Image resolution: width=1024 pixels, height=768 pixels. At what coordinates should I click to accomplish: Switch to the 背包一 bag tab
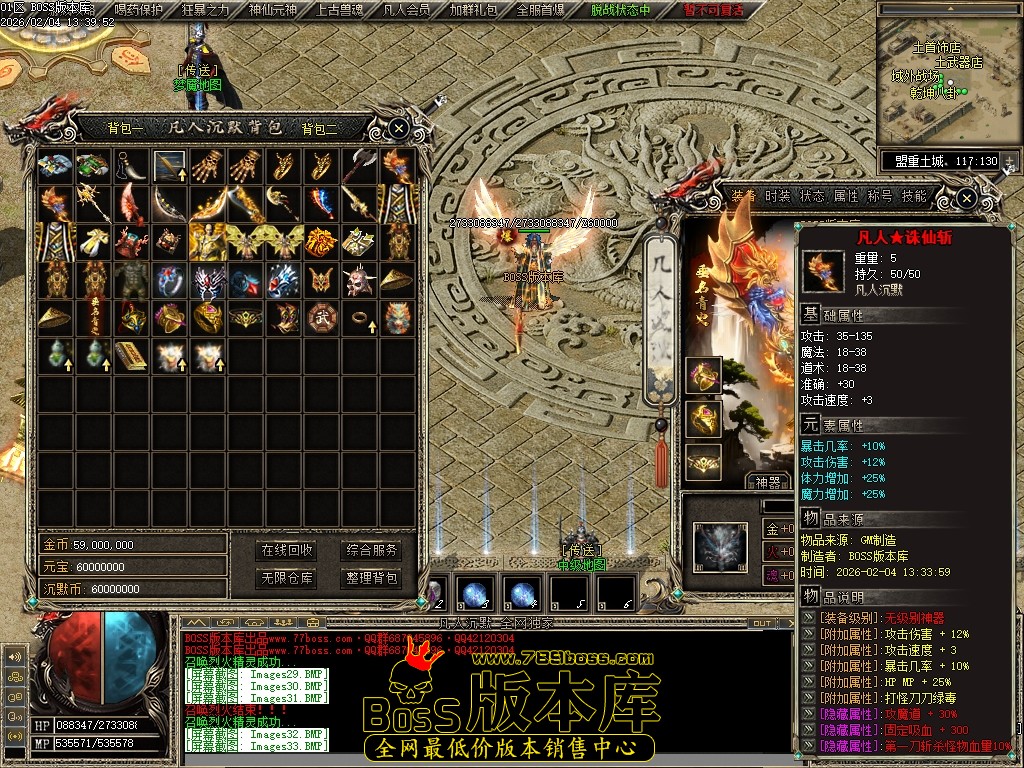coord(126,128)
